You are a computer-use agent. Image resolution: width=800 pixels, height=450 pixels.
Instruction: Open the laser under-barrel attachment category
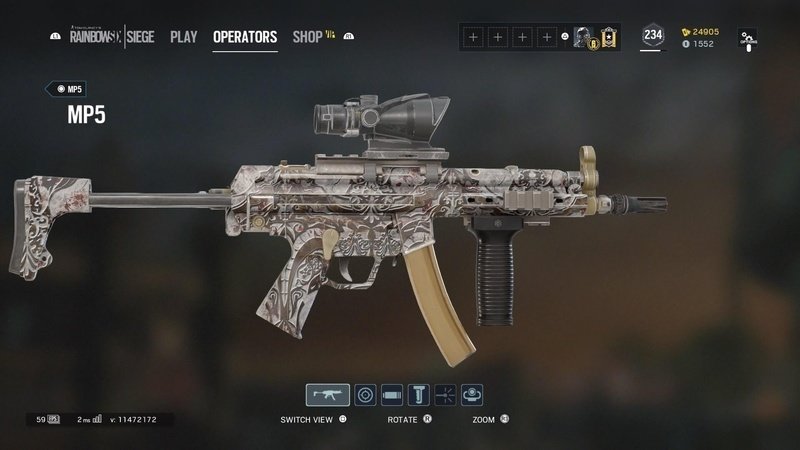point(445,395)
